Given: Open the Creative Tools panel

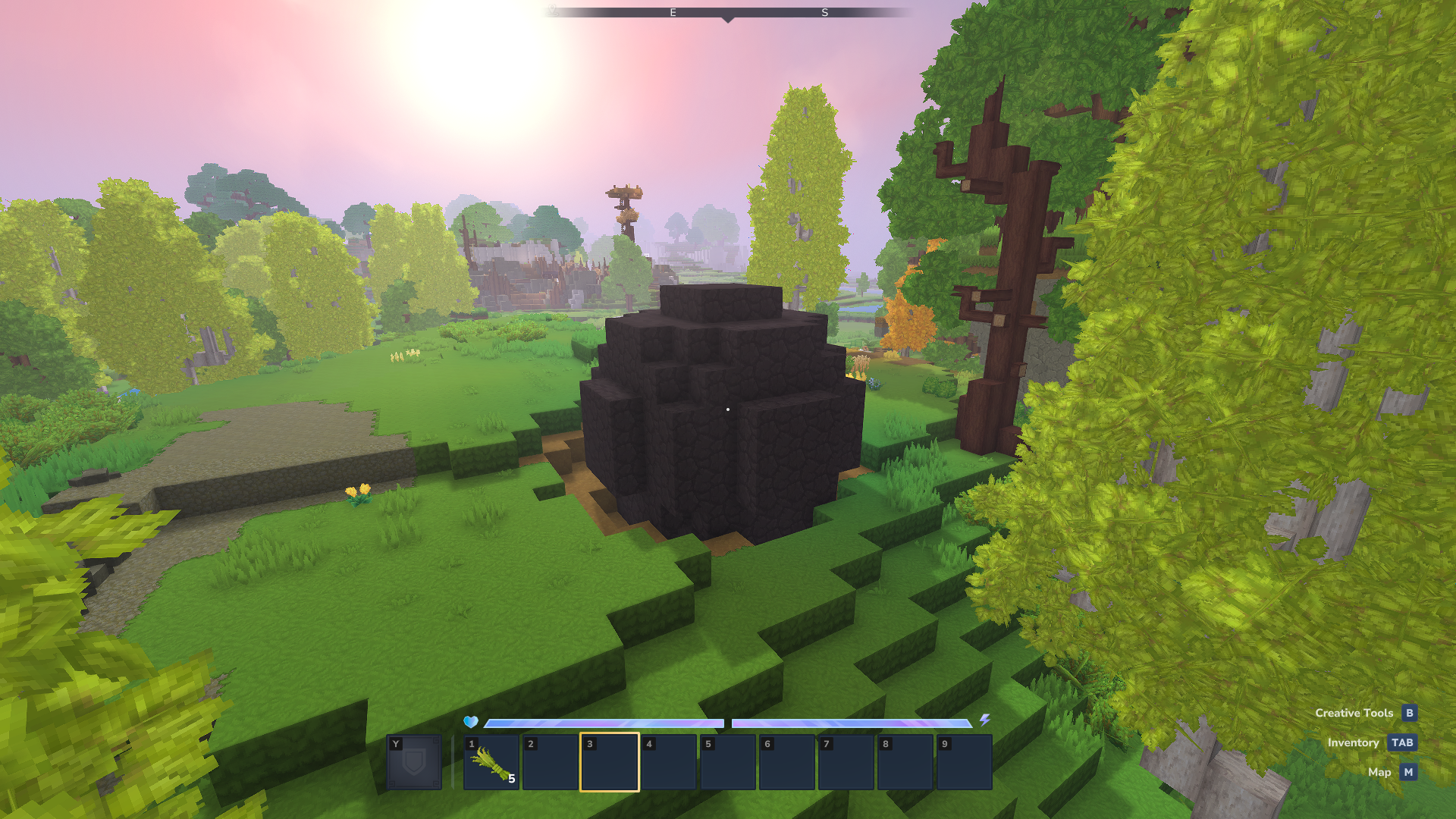Looking at the screenshot, I should 1365,713.
